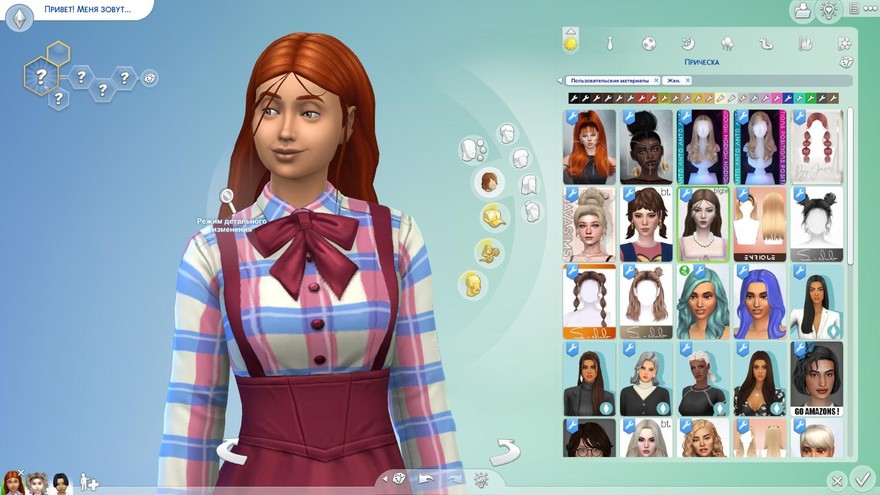Open the hair category with brown hair icon
This screenshot has width=880, height=495.
pos(489,182)
